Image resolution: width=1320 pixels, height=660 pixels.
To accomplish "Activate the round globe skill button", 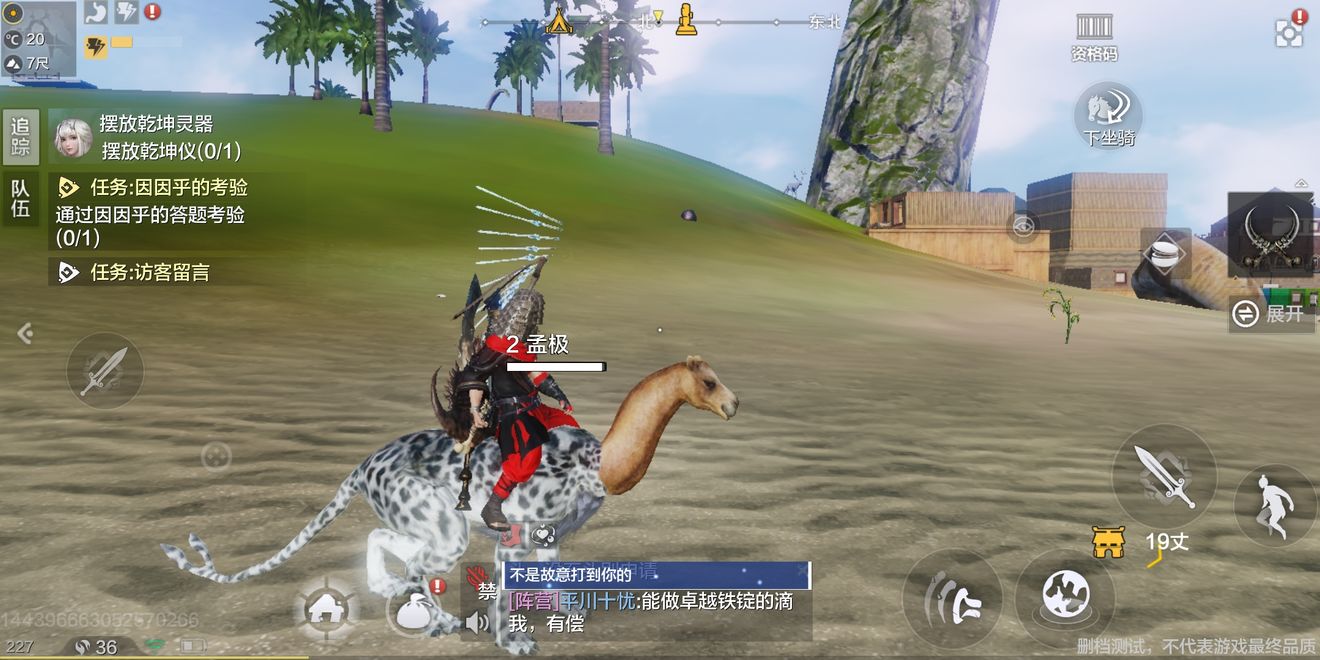I will pyautogui.click(x=1064, y=598).
